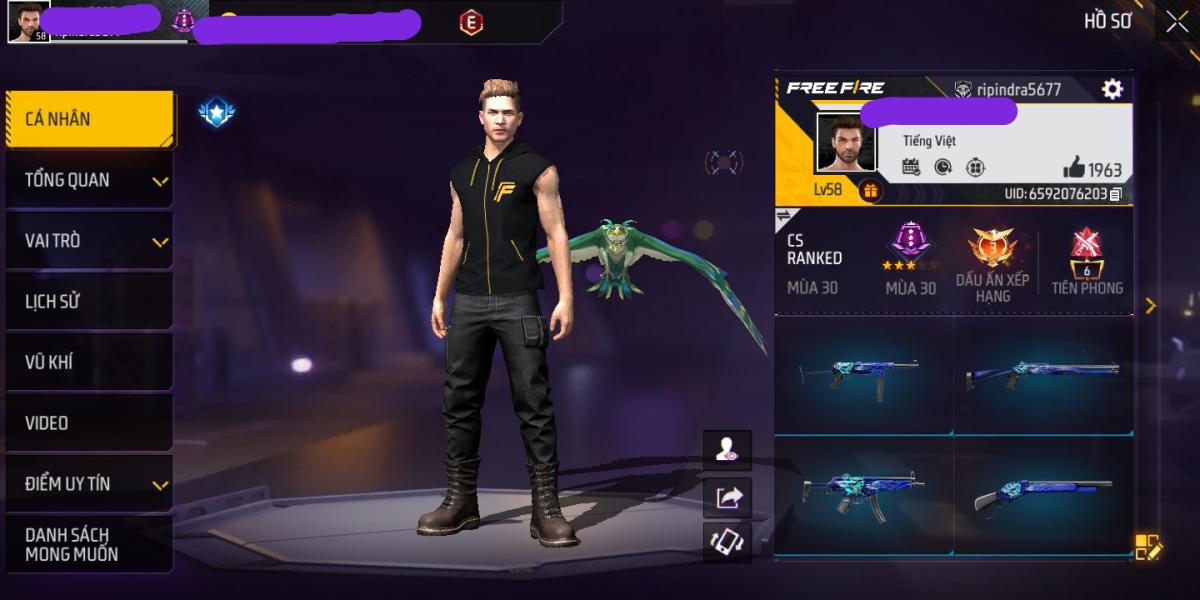Click the share arrow button
The height and width of the screenshot is (600, 1200).
[727, 495]
